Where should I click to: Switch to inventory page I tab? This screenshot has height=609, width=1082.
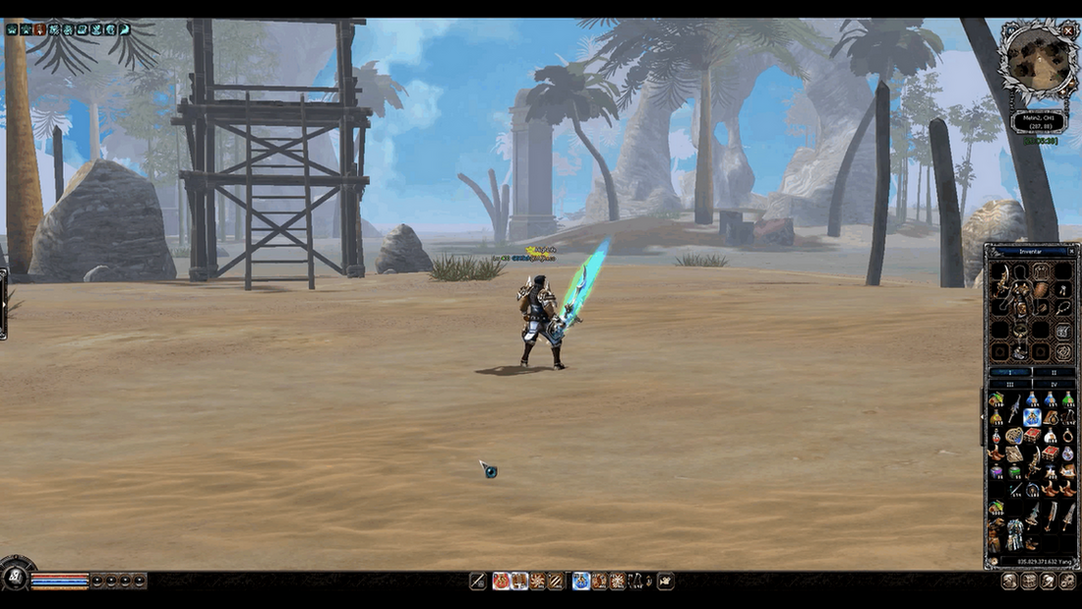[1010, 372]
